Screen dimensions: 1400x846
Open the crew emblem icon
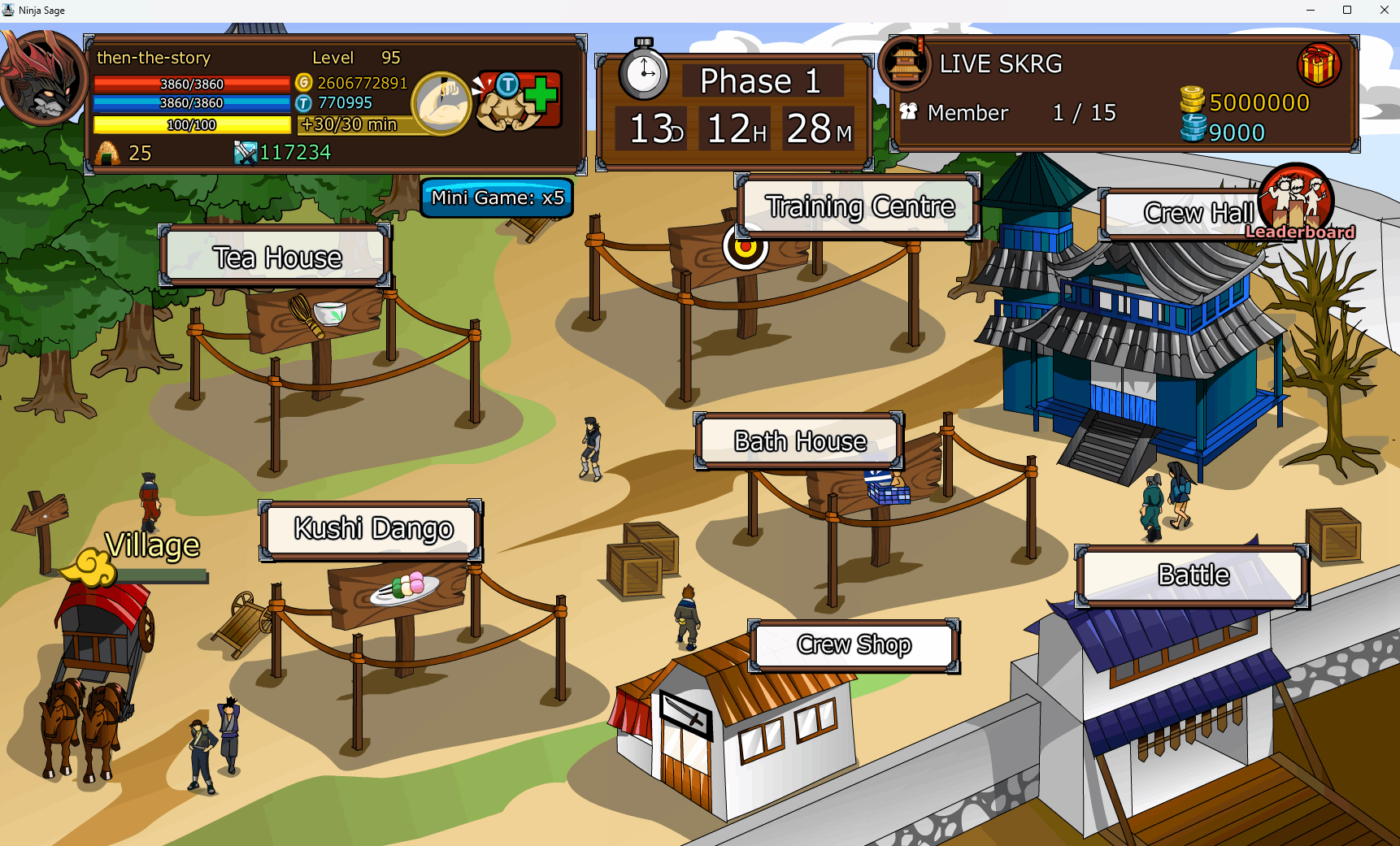(905, 64)
